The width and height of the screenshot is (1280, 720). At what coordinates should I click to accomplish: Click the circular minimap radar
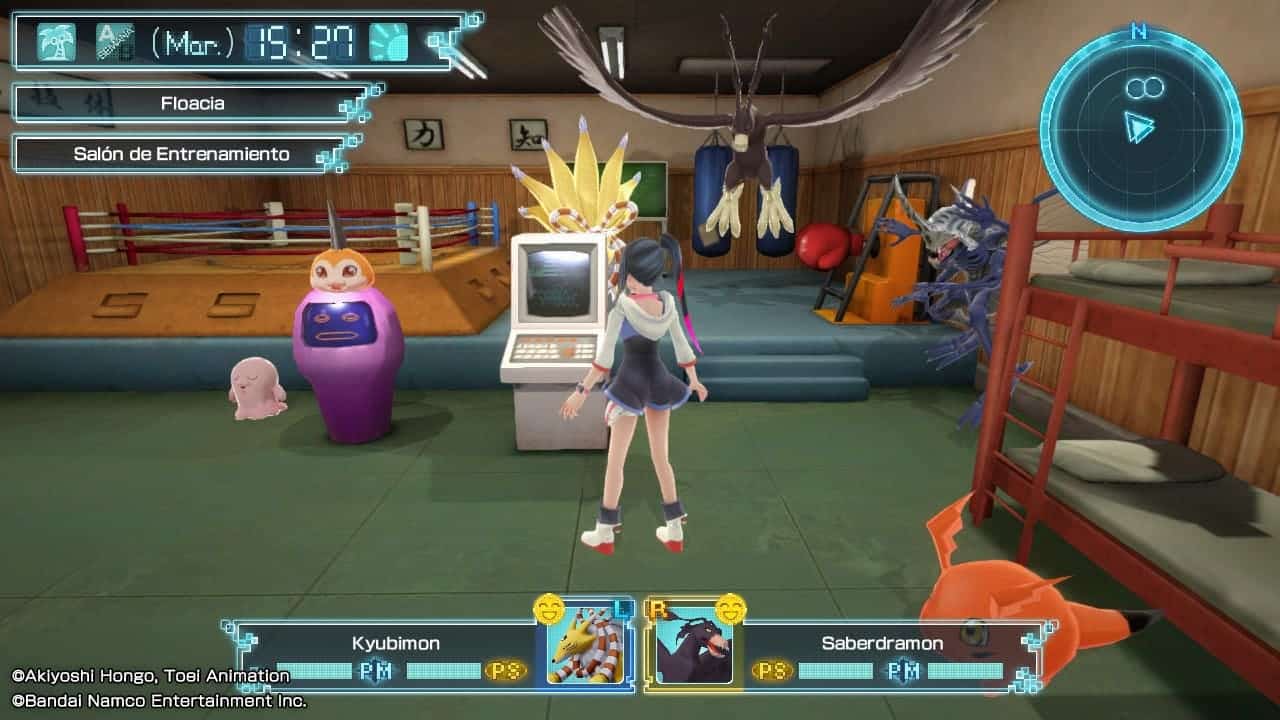pyautogui.click(x=1140, y=128)
